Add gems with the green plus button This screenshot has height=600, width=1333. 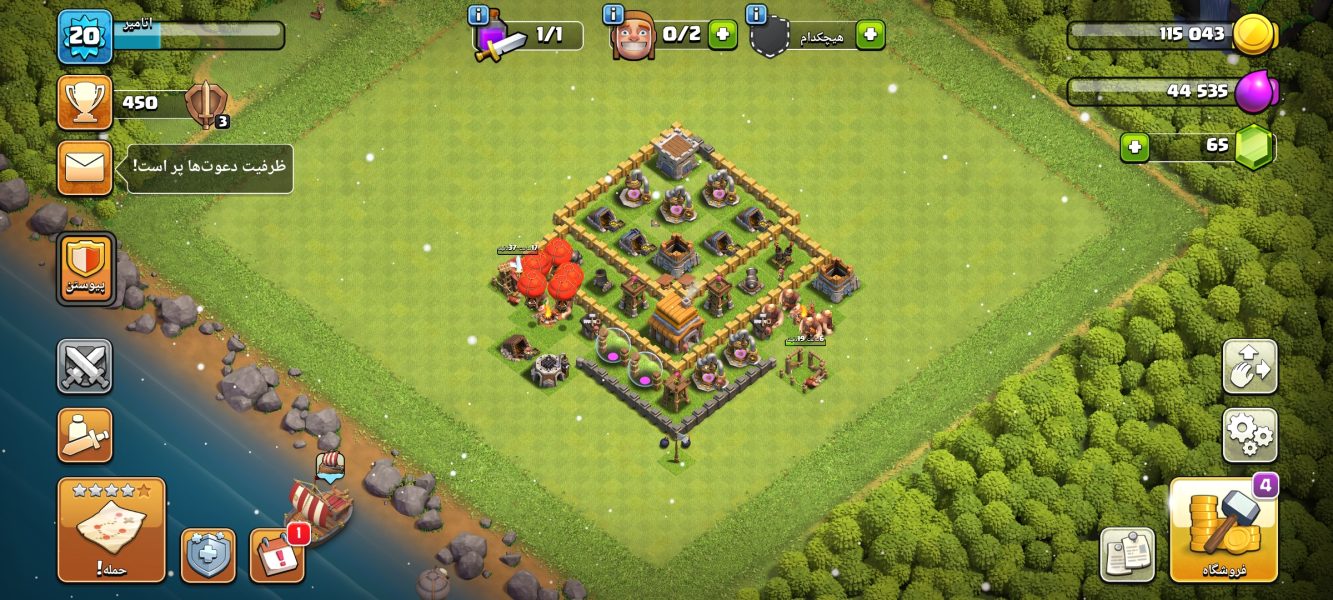(x=1134, y=147)
